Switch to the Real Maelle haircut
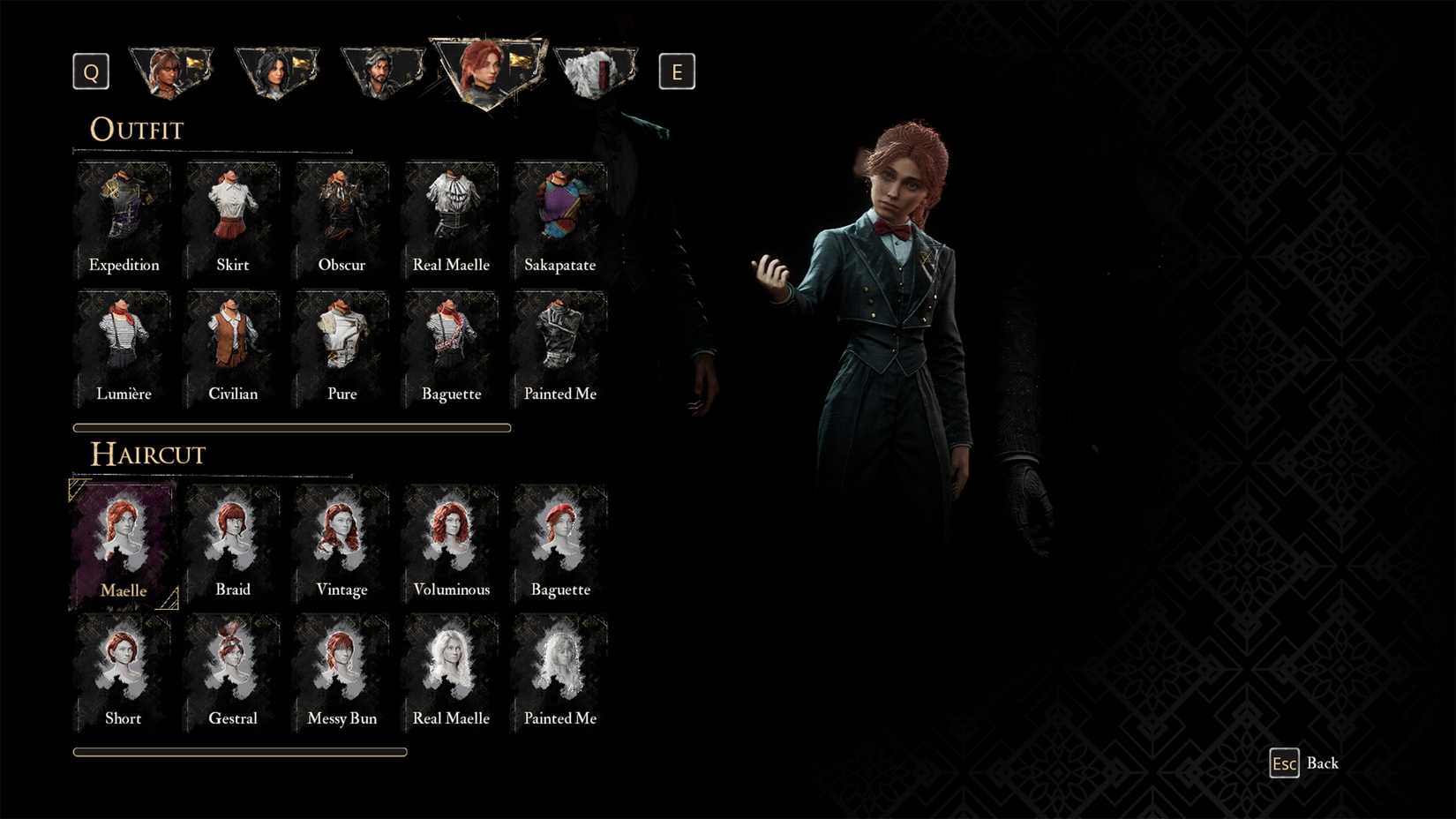 point(450,668)
